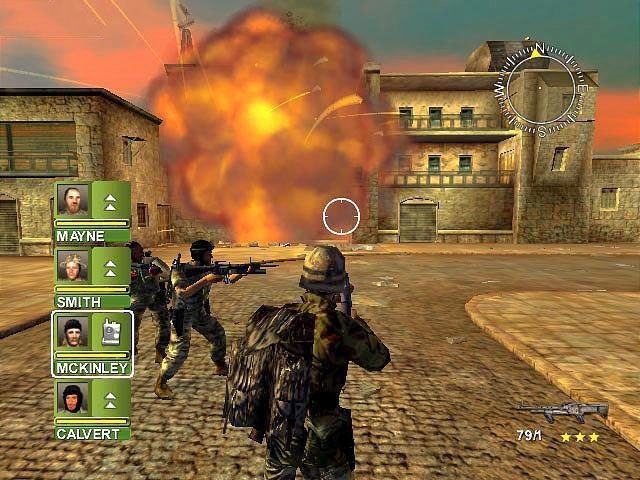The width and height of the screenshot is (640, 480).
Task: Click the arrows icon beside Mayne
Action: [110, 199]
